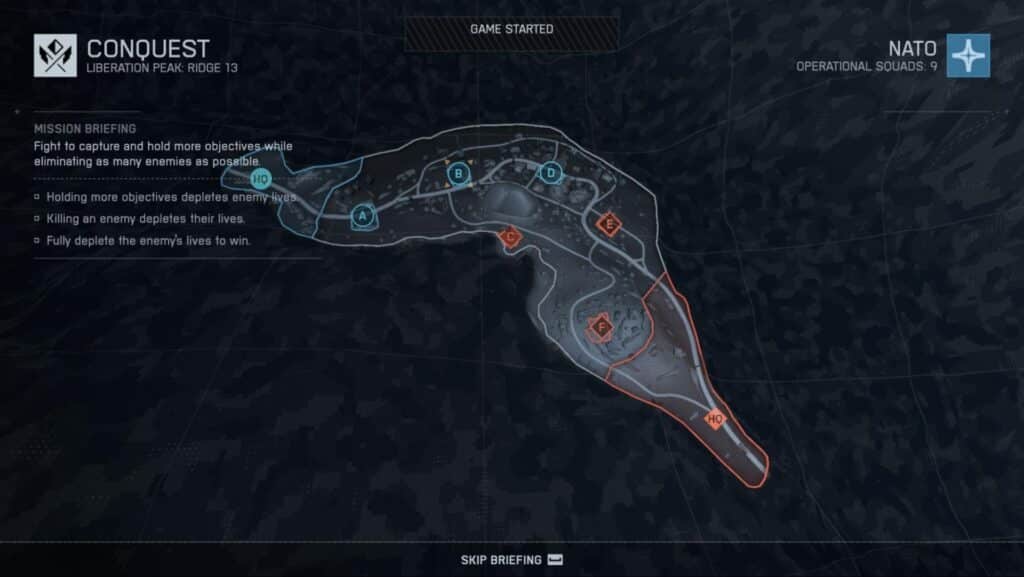The width and height of the screenshot is (1024, 577).
Task: Select objective F marker
Action: [x=601, y=326]
